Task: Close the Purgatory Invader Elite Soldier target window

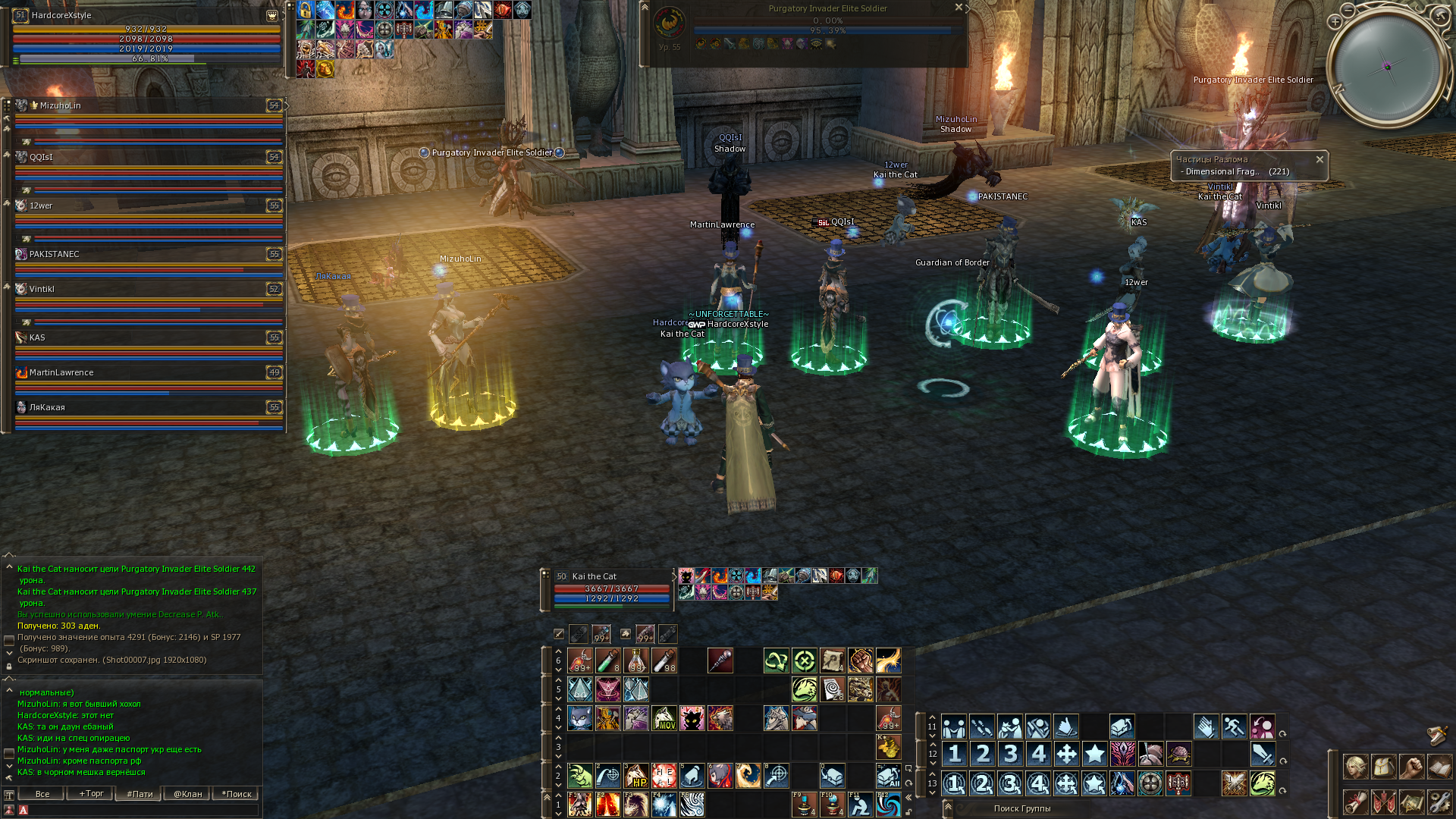Action: [959, 8]
